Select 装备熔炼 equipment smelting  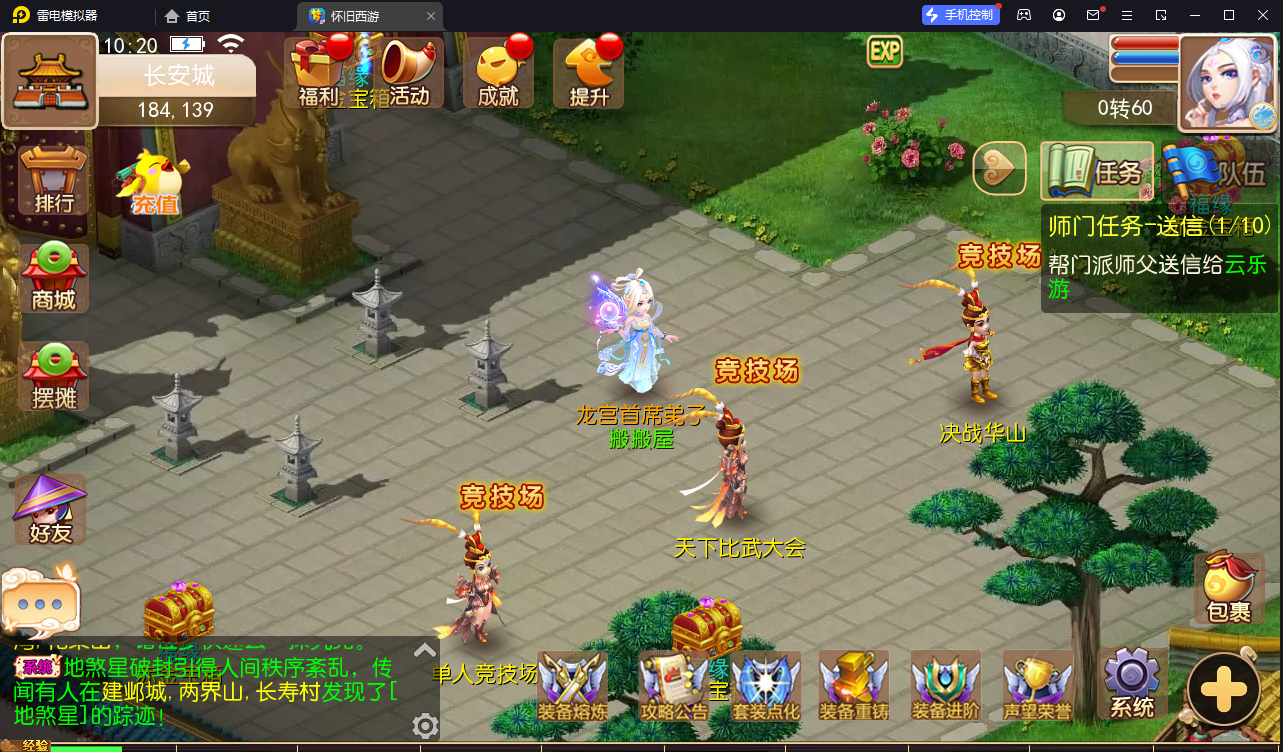(x=573, y=685)
